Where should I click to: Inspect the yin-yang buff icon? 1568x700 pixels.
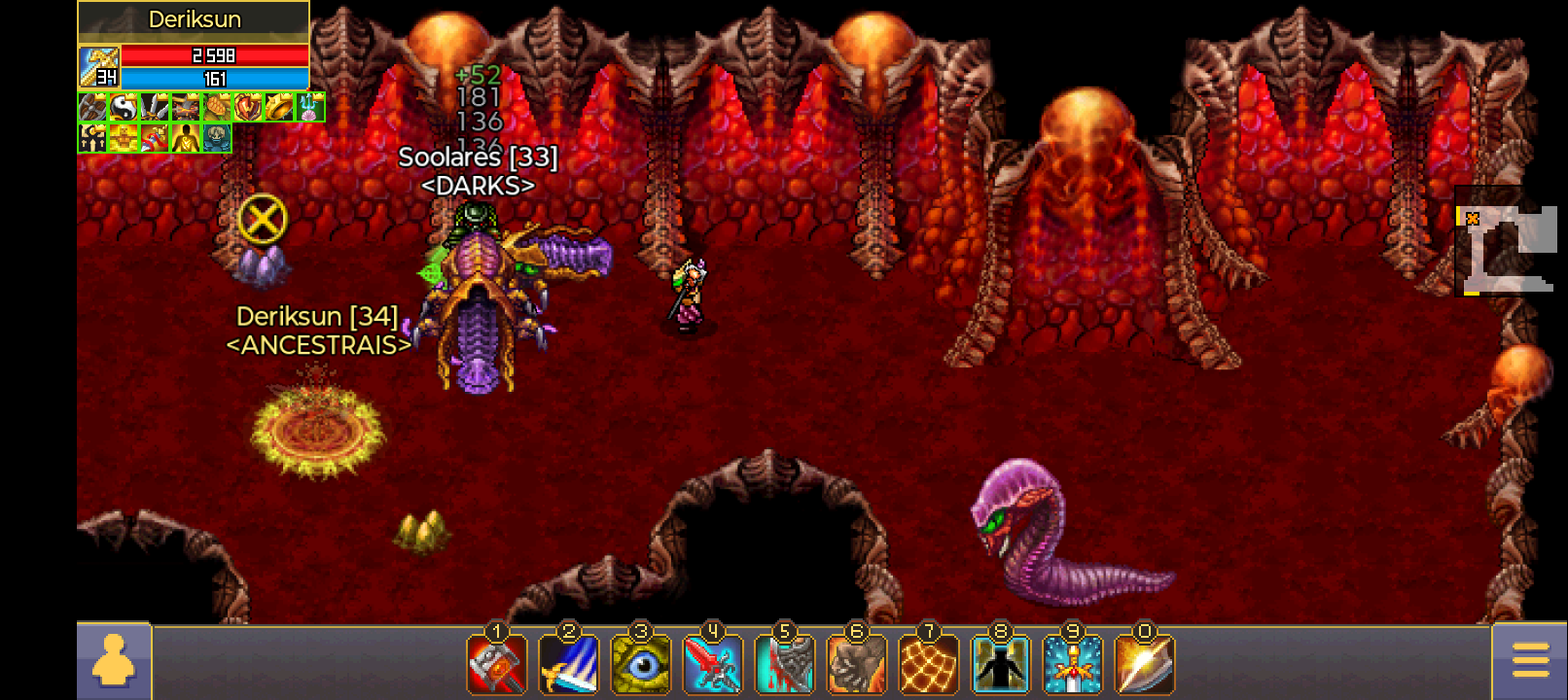tap(124, 107)
